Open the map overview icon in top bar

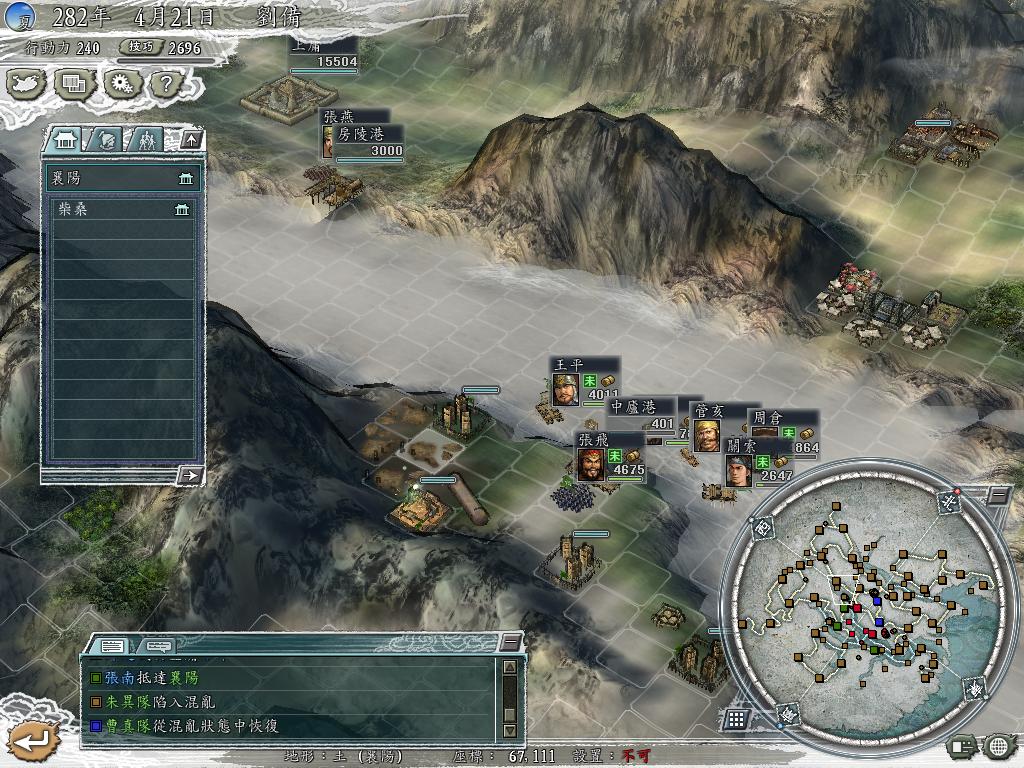pyautogui.click(x=27, y=84)
